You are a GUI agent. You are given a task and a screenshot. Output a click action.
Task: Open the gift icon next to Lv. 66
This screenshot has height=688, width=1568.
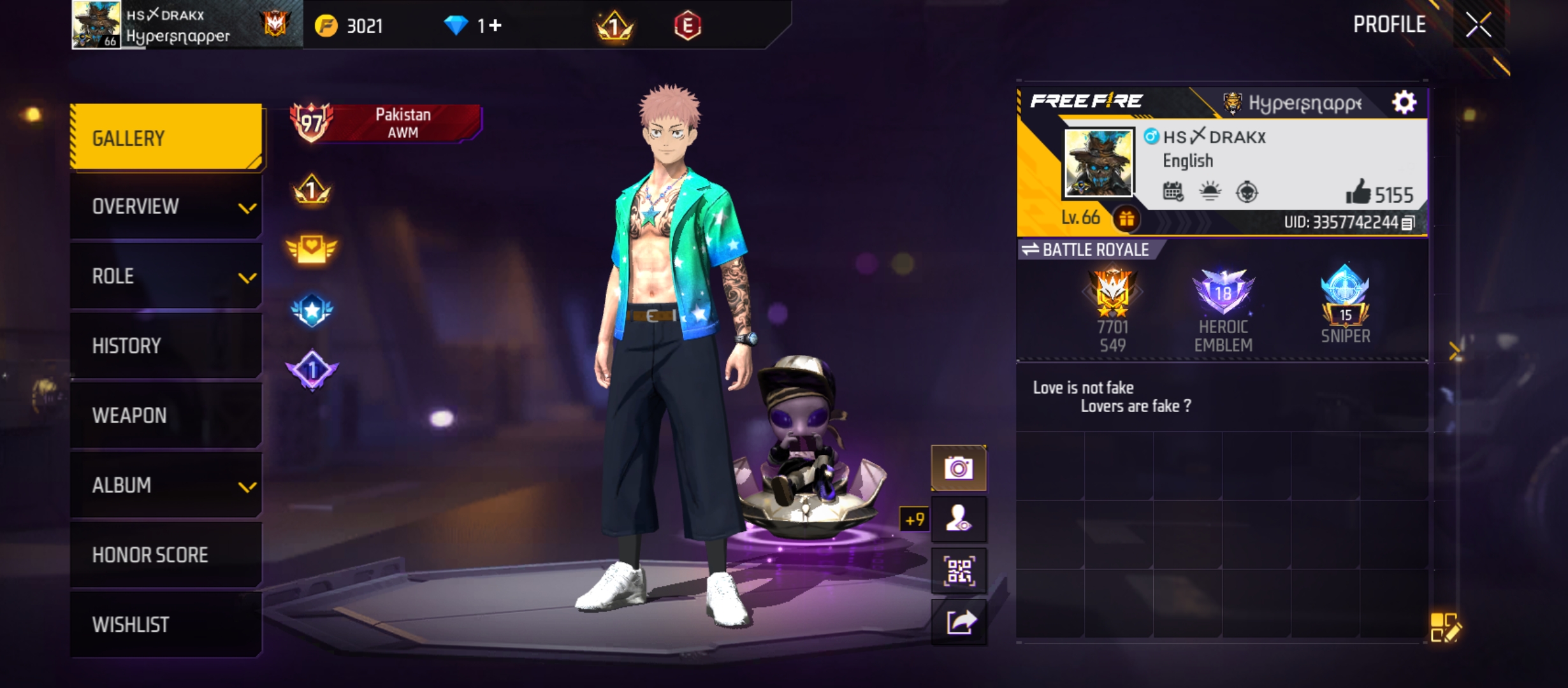1127,220
